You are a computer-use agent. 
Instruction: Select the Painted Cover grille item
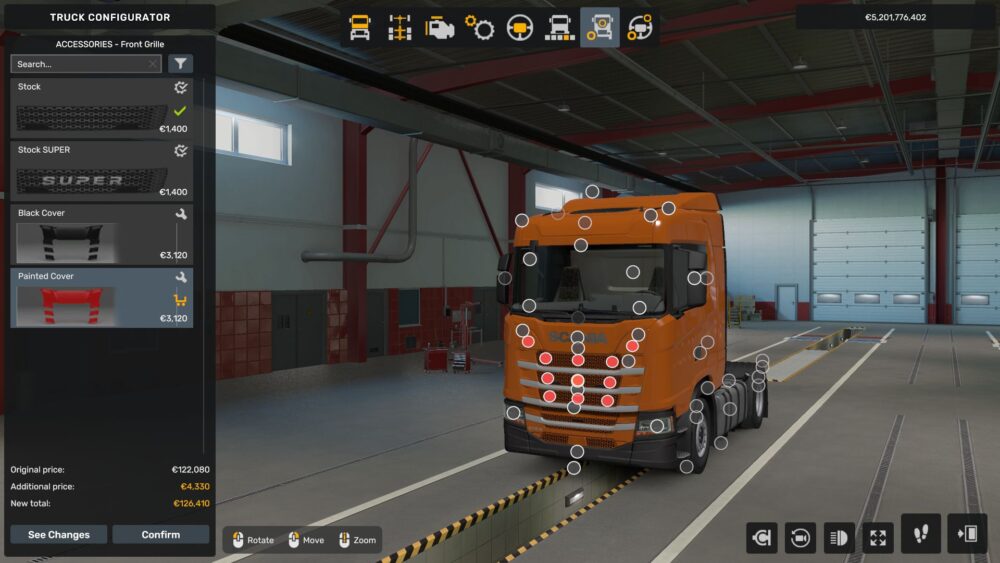[x=101, y=297]
